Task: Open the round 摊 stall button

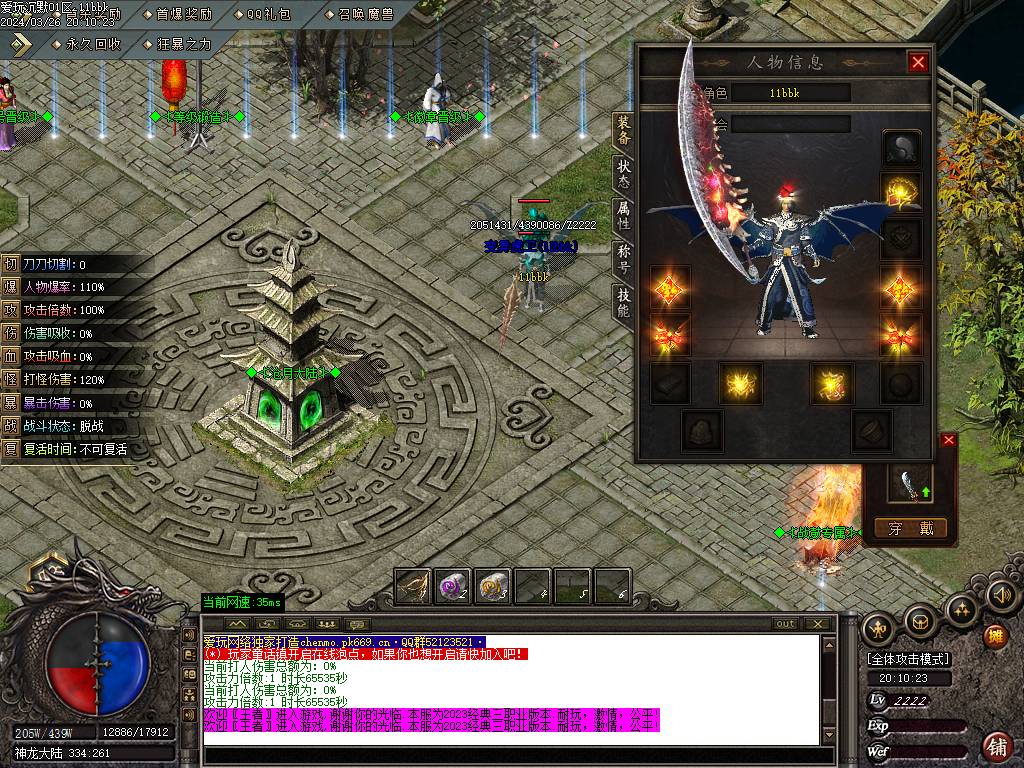Action: 996,636
